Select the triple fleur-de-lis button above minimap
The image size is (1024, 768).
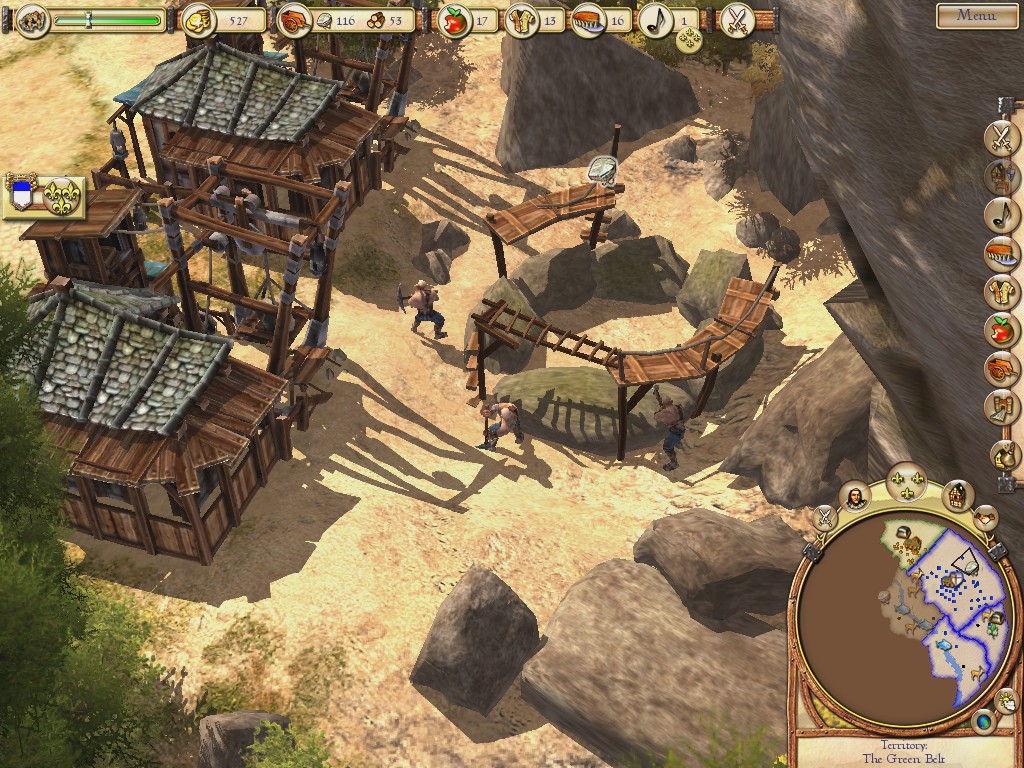tap(907, 482)
